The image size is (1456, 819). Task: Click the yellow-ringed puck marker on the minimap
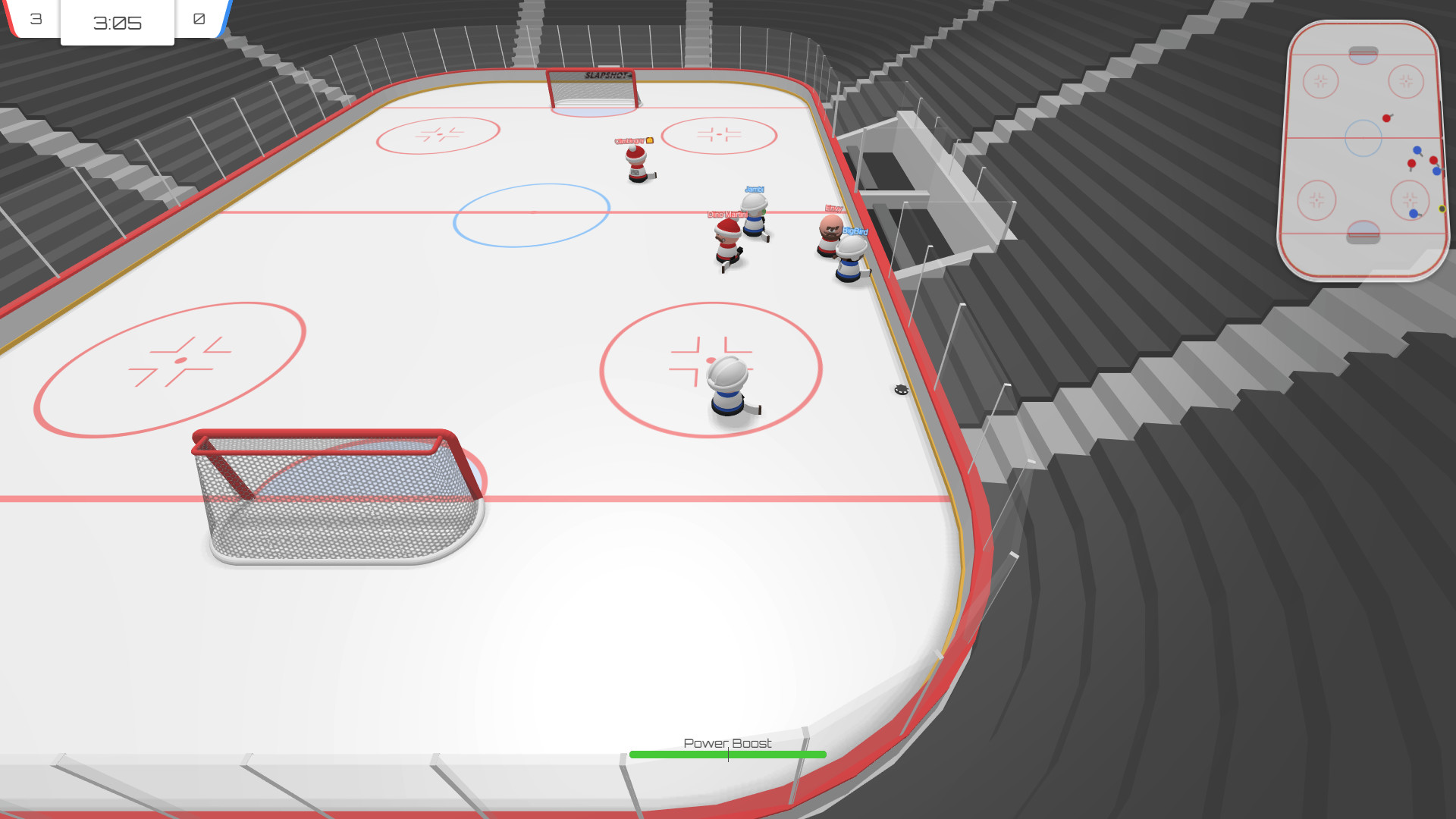(1442, 209)
